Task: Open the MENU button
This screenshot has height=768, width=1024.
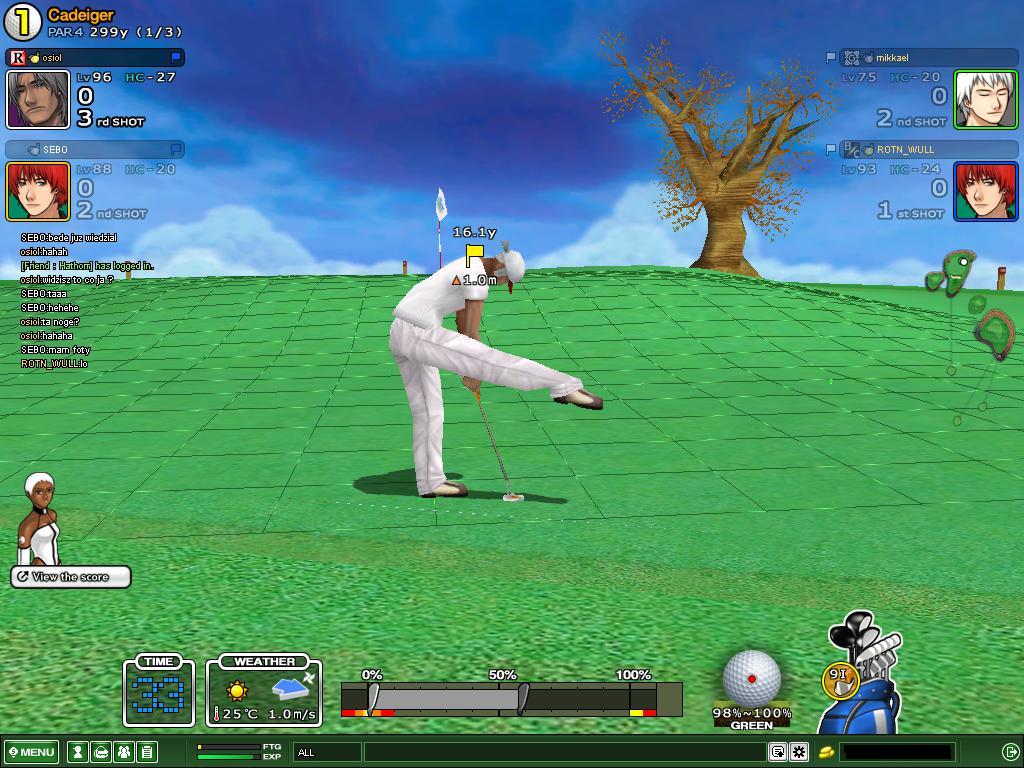Action: click(31, 752)
